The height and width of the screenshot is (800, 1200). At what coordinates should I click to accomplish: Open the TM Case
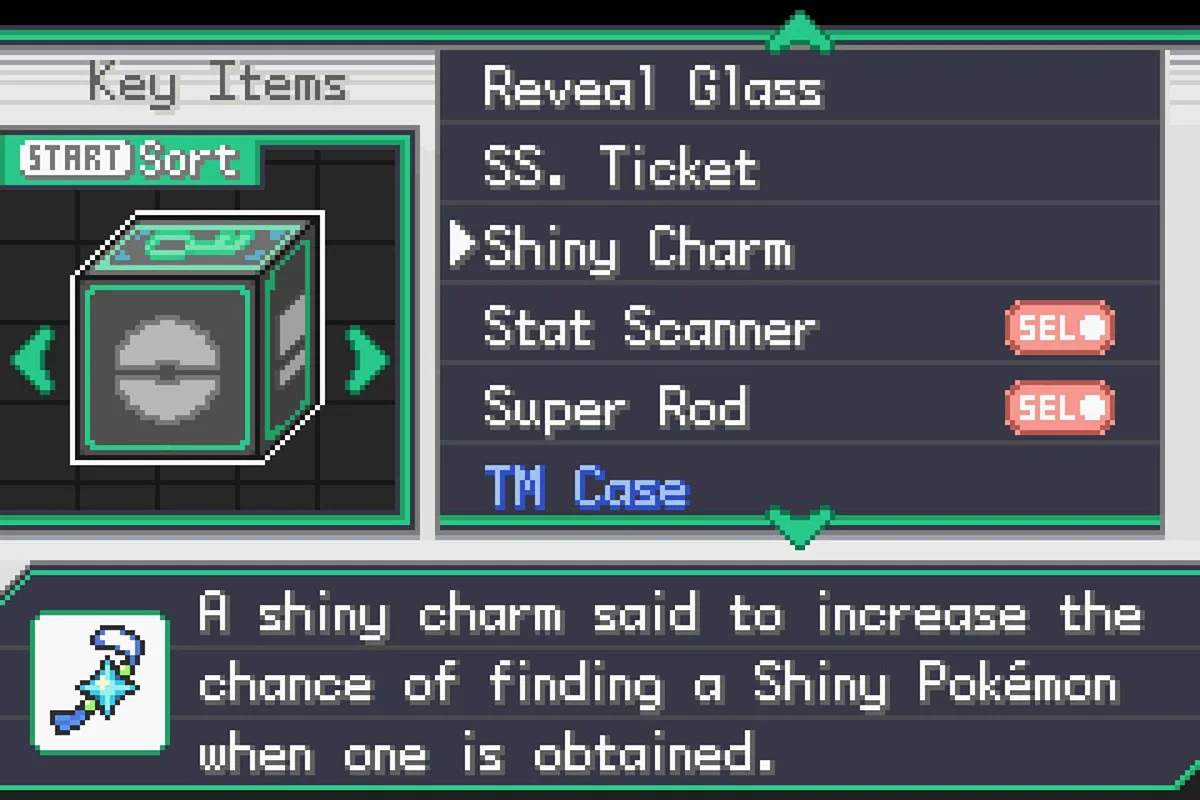(587, 488)
